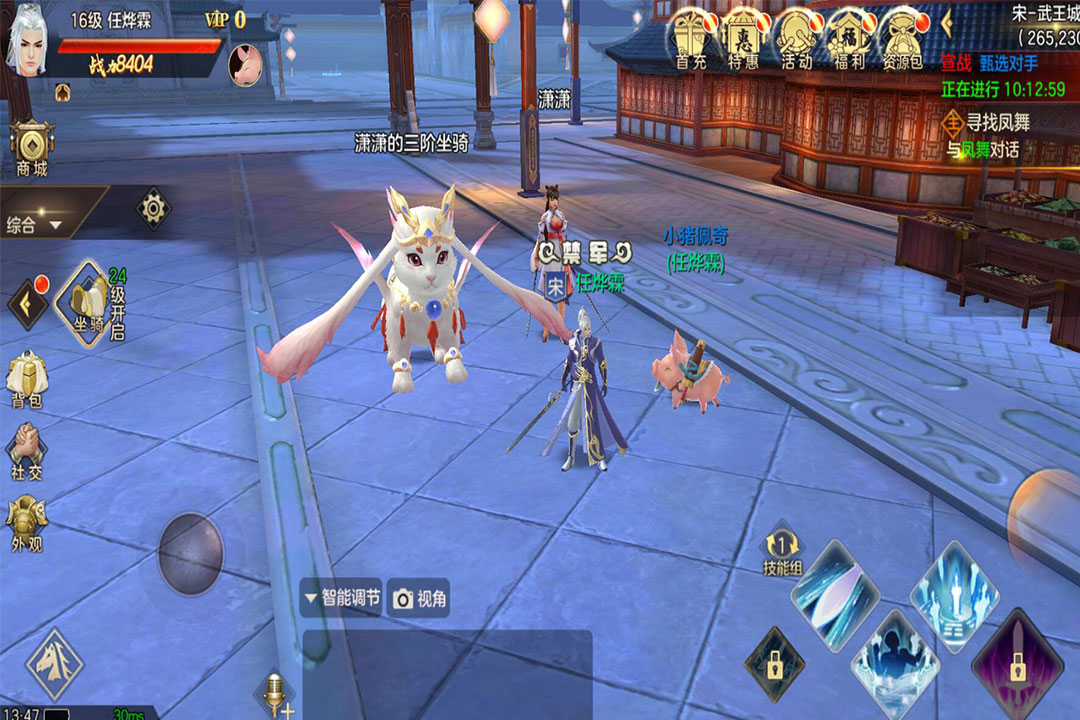Open the 福利 welfare rewards
This screenshot has height=720, width=1080.
pos(849,36)
